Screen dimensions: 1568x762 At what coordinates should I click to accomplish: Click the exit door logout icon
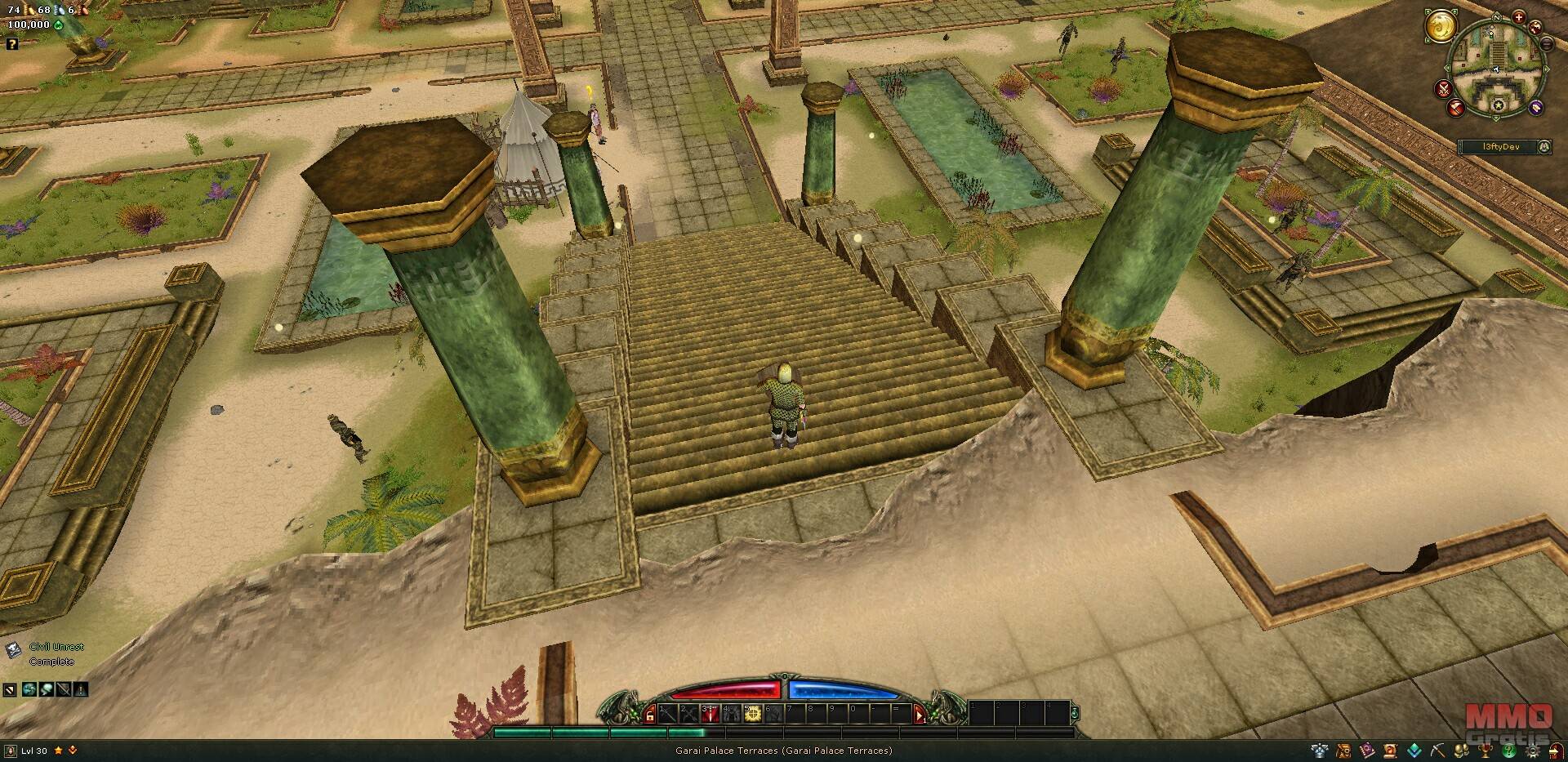pos(1556,751)
